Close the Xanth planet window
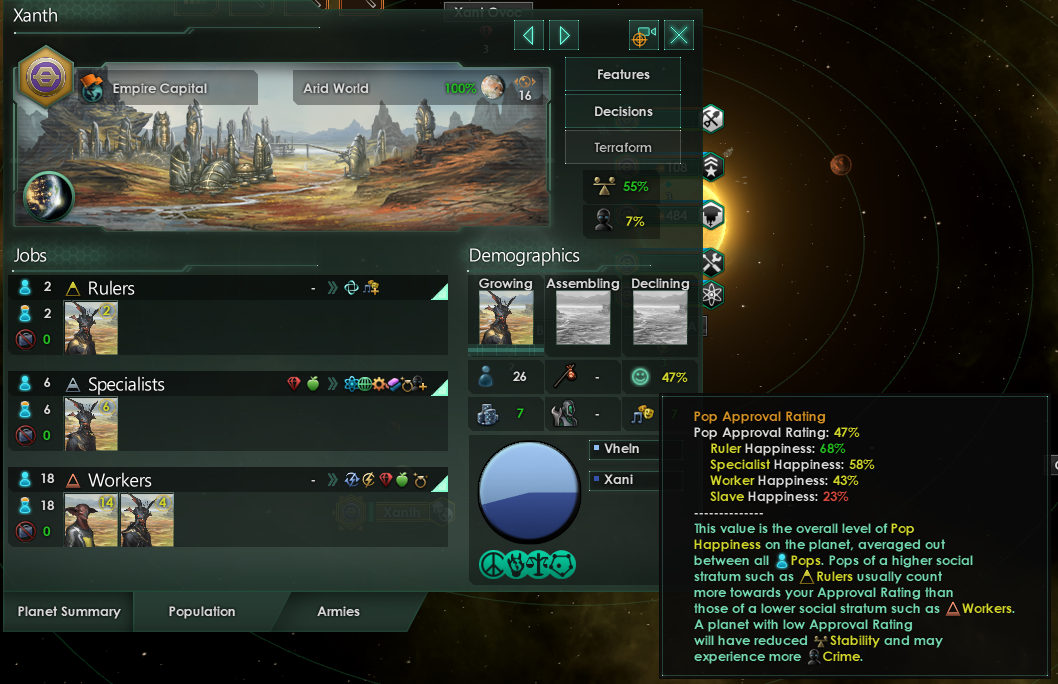 (x=679, y=36)
